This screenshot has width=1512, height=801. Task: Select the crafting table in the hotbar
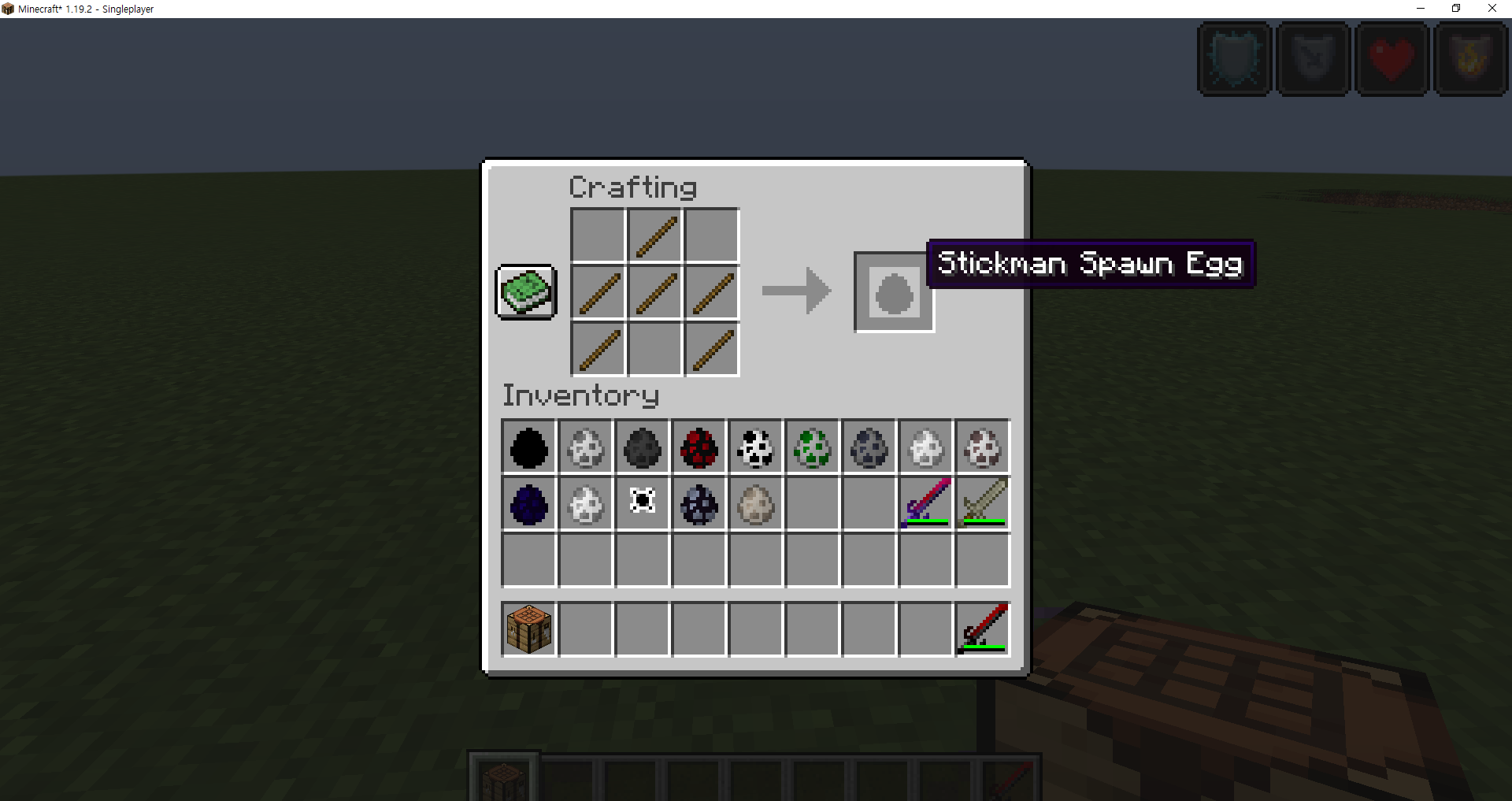click(503, 780)
